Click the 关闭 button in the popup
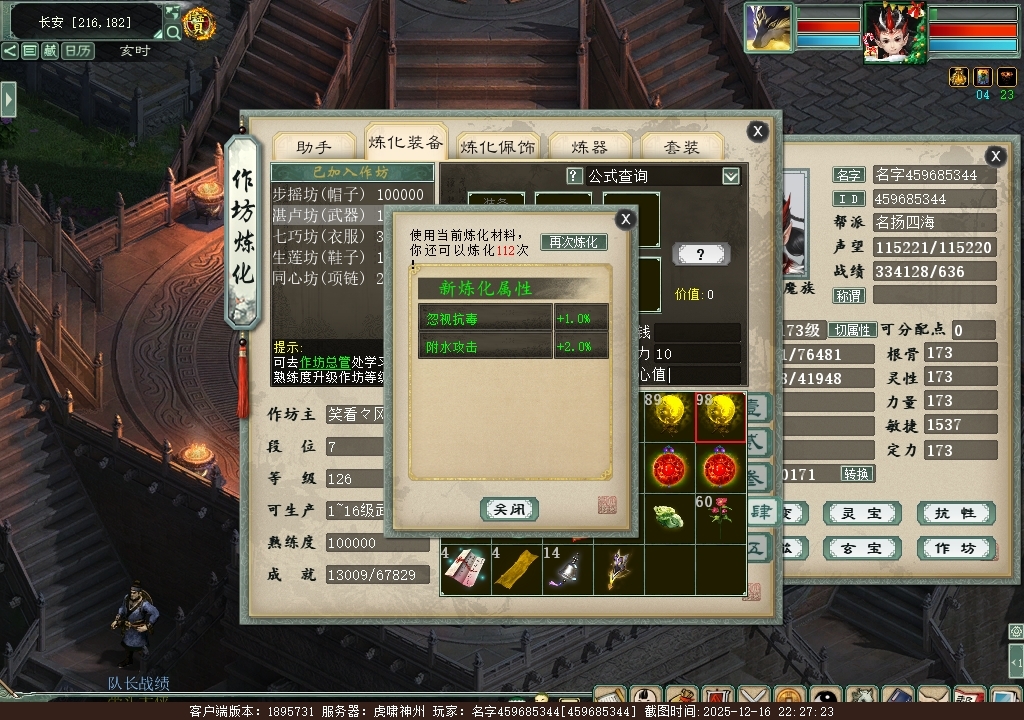The image size is (1024, 720). click(509, 509)
